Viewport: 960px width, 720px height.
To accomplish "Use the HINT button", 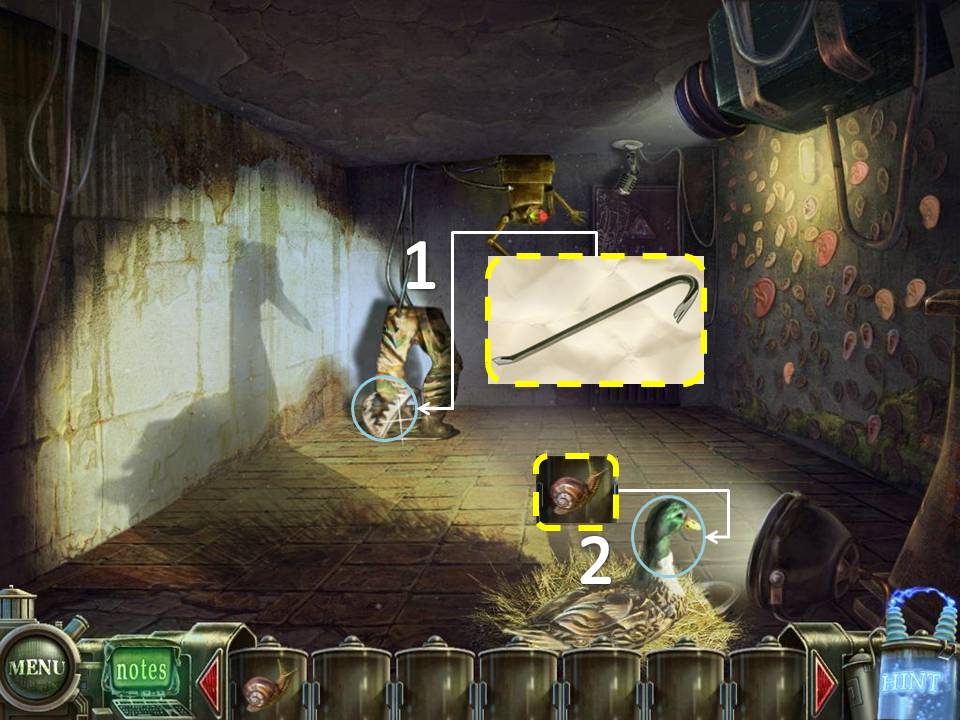I will coord(911,682).
